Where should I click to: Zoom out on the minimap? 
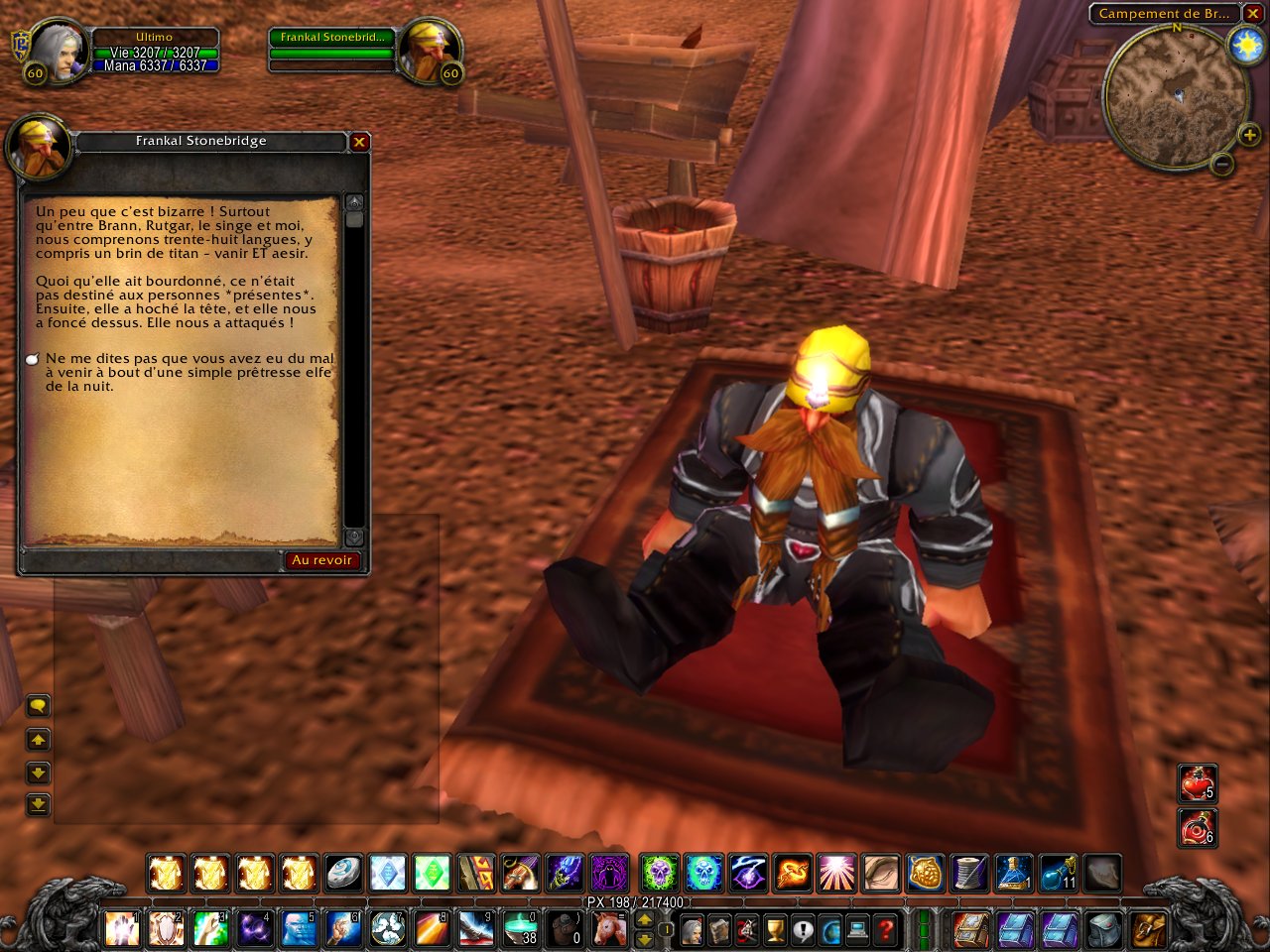1222,164
